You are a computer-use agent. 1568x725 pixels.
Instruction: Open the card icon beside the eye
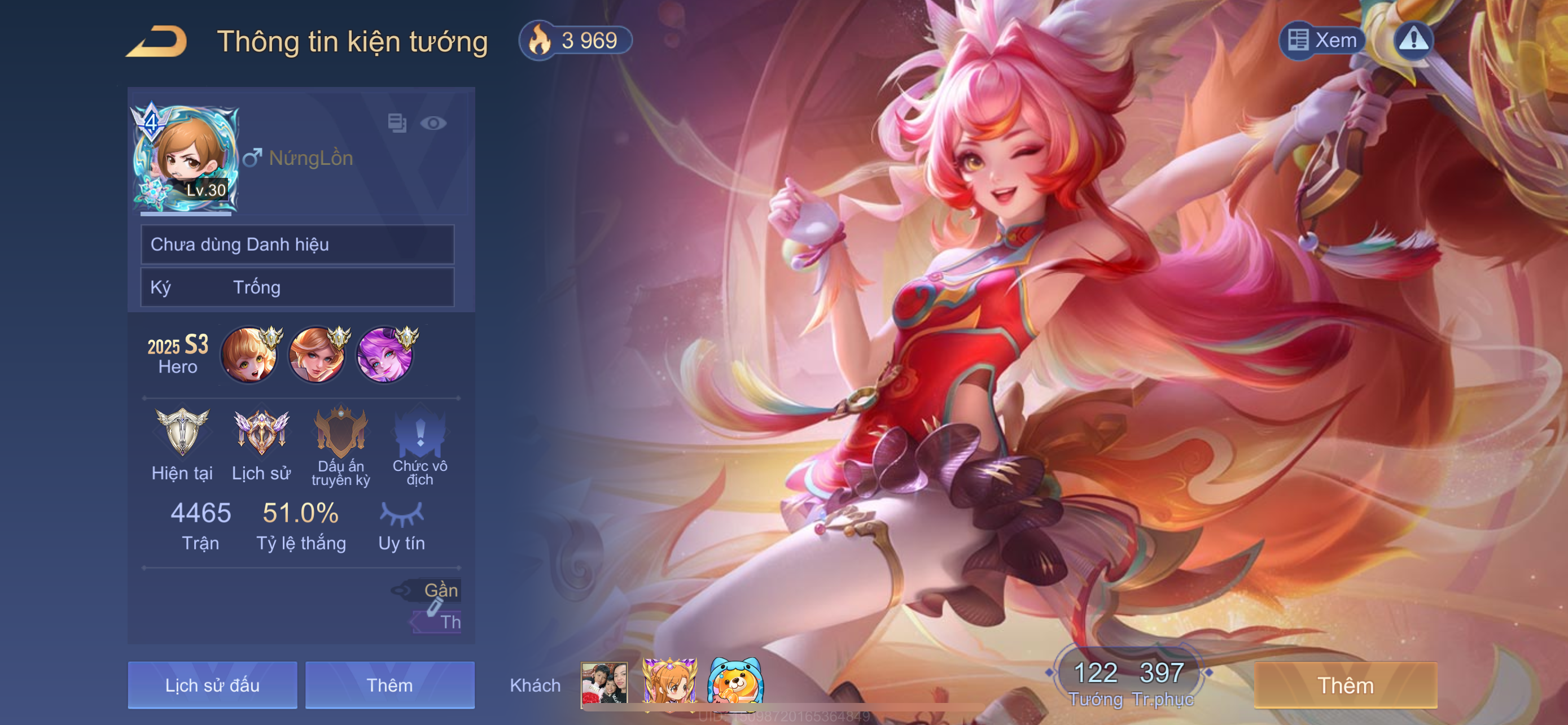click(x=397, y=123)
